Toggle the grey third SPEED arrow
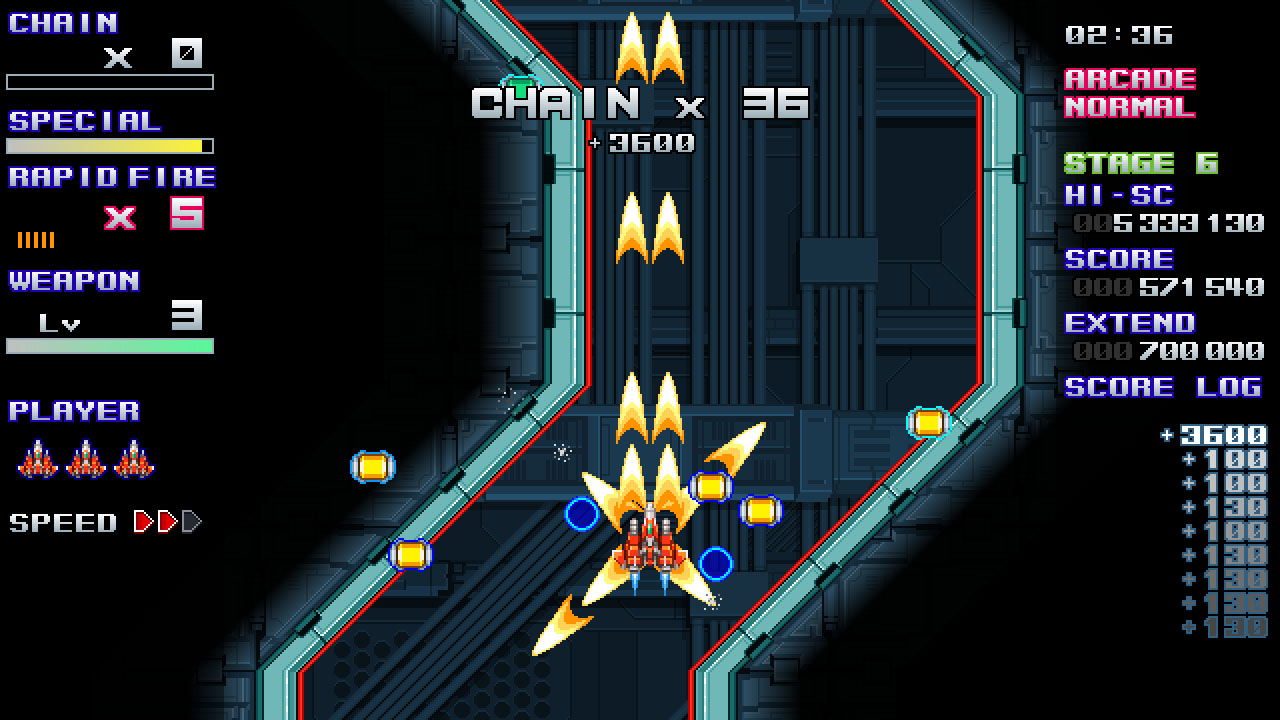Viewport: 1280px width, 720px height. point(188,521)
